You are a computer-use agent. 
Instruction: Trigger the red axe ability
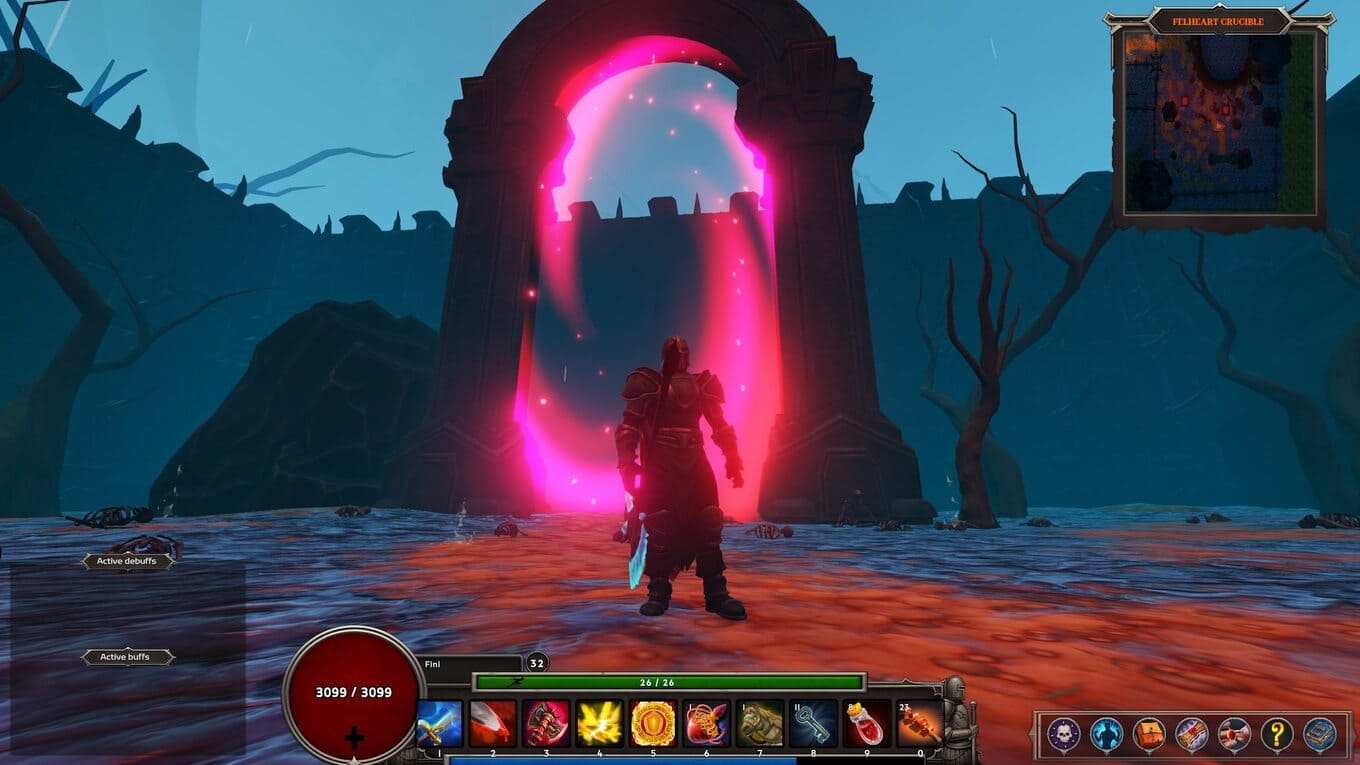546,723
